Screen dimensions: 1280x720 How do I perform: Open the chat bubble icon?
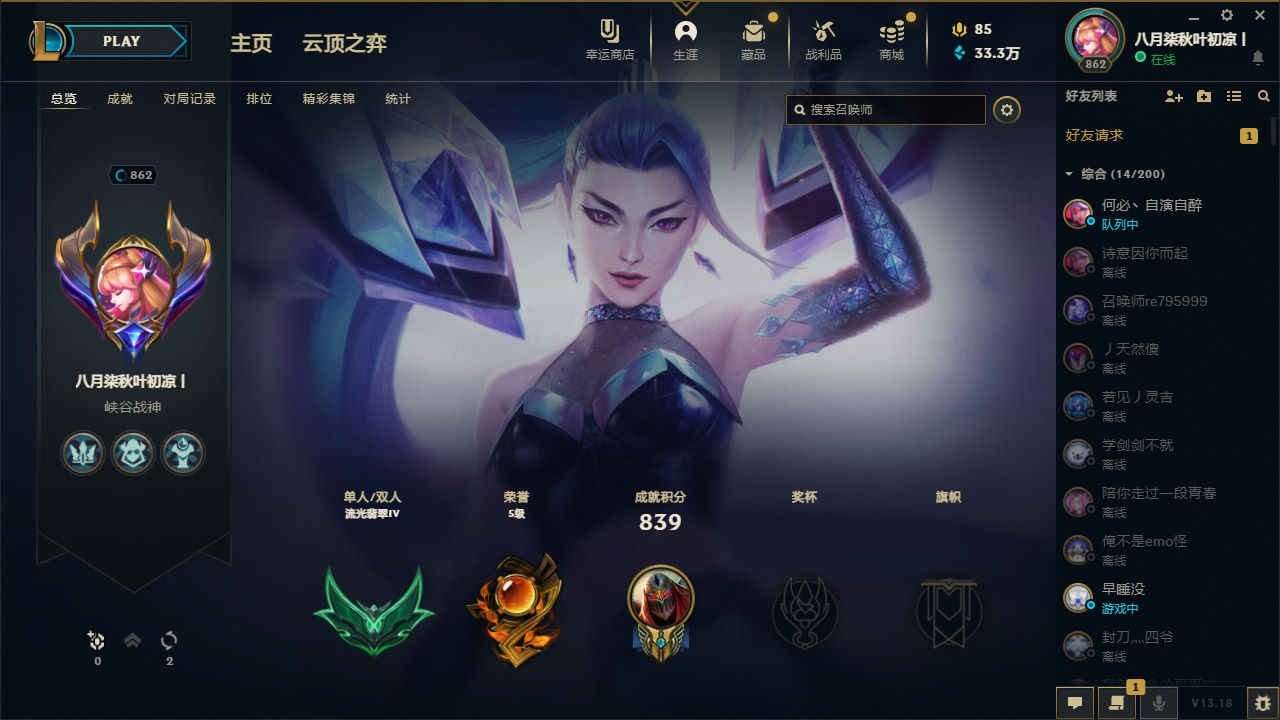point(1075,703)
